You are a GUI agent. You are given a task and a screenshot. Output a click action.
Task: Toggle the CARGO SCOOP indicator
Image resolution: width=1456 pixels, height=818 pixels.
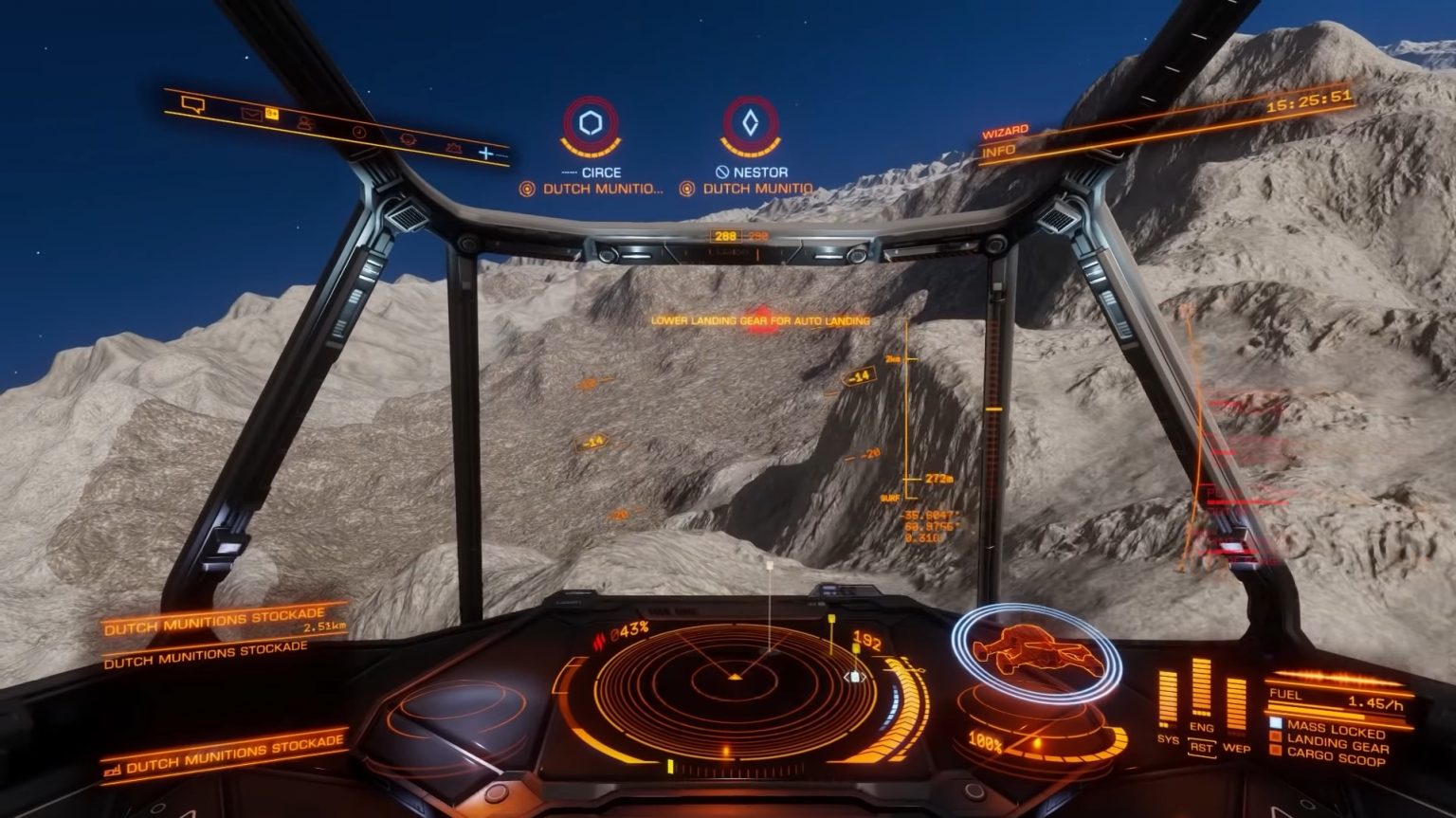[x=1339, y=757]
